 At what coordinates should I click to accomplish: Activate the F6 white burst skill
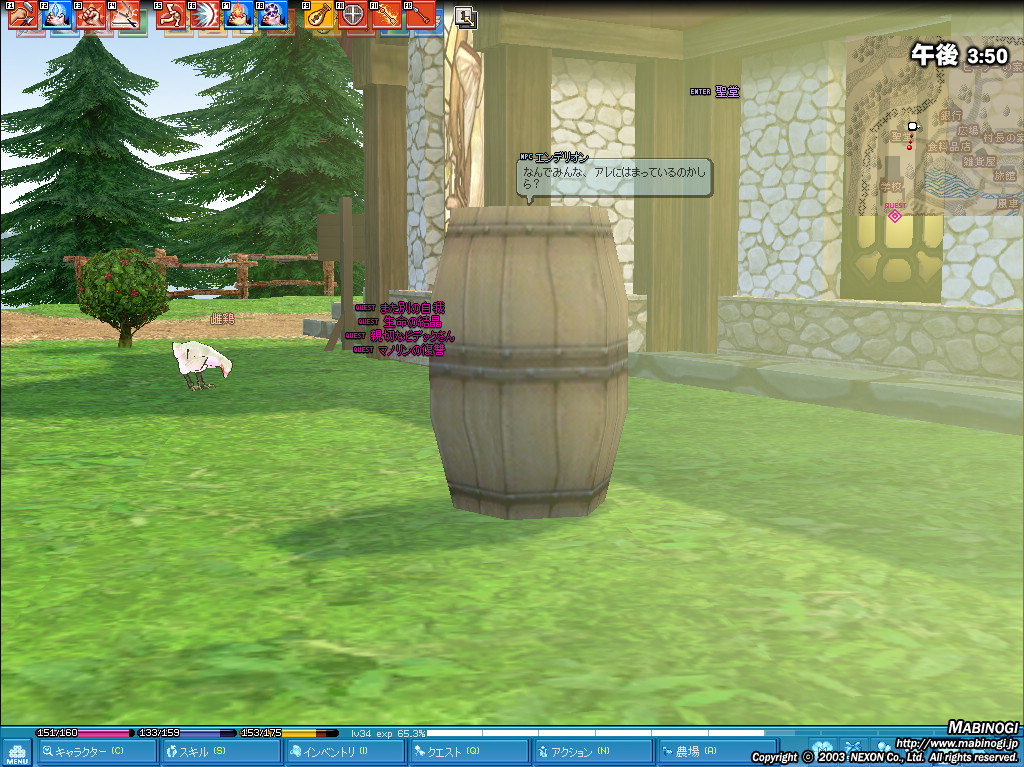click(205, 15)
